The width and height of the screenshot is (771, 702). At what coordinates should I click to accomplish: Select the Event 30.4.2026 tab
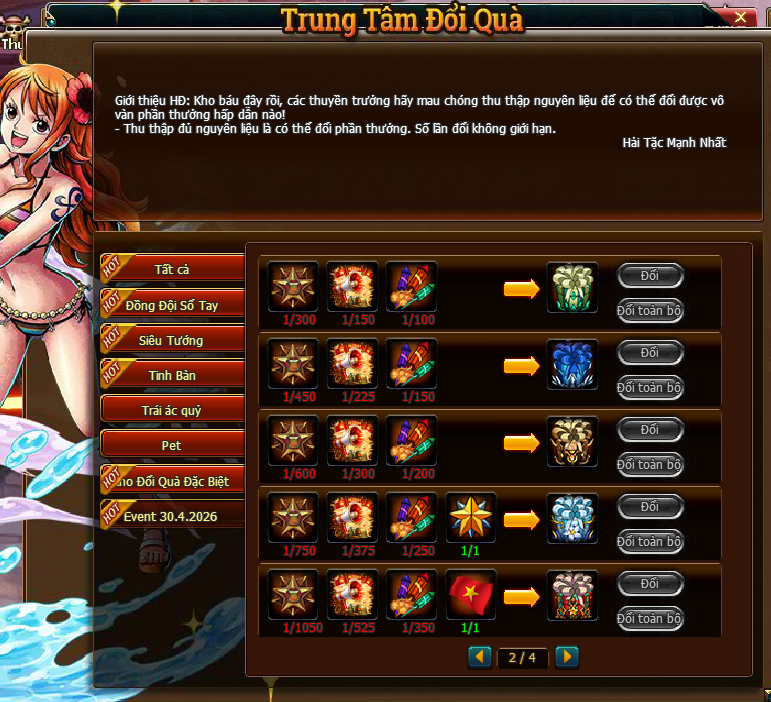tap(172, 516)
